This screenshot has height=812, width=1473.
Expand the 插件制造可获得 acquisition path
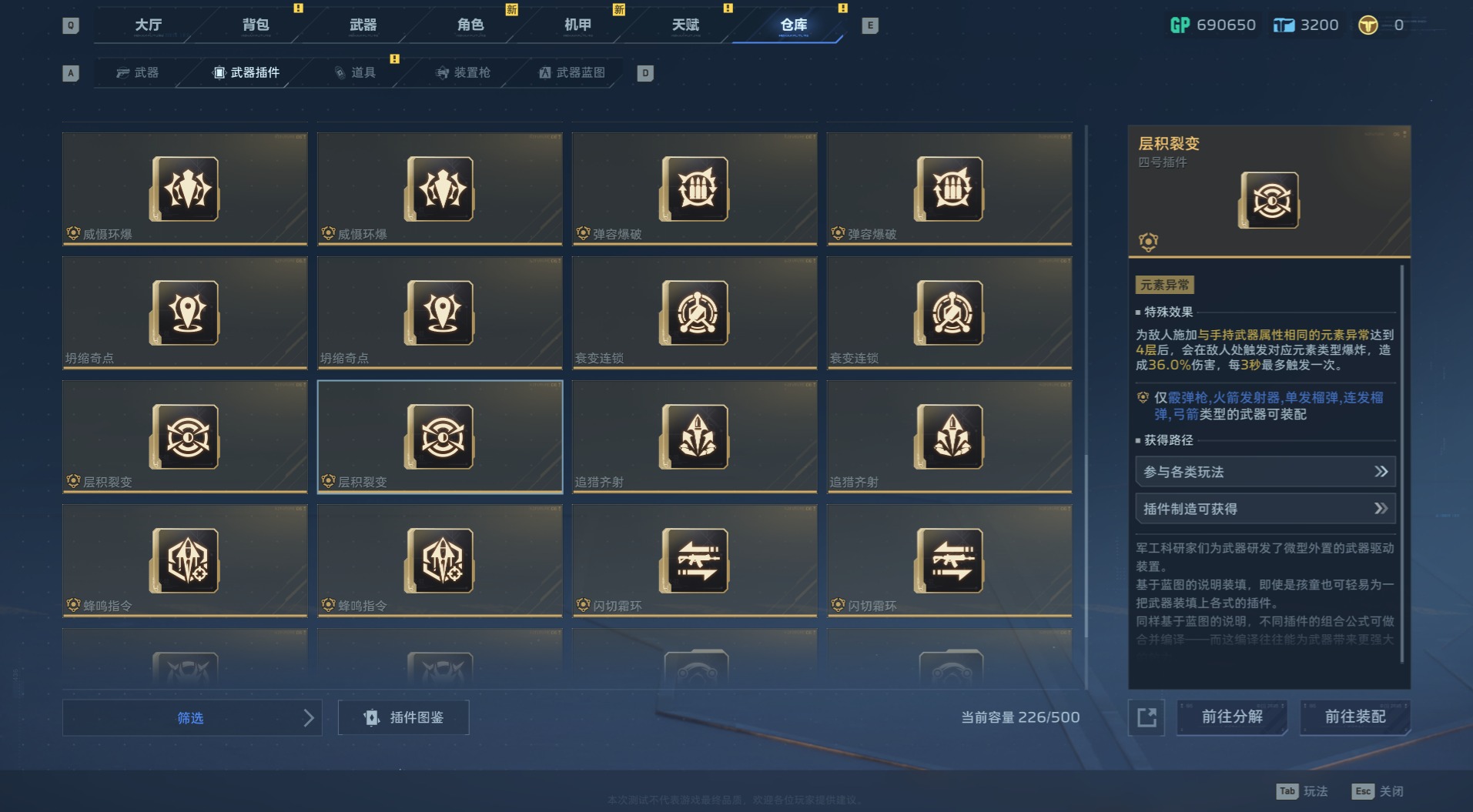click(1265, 509)
